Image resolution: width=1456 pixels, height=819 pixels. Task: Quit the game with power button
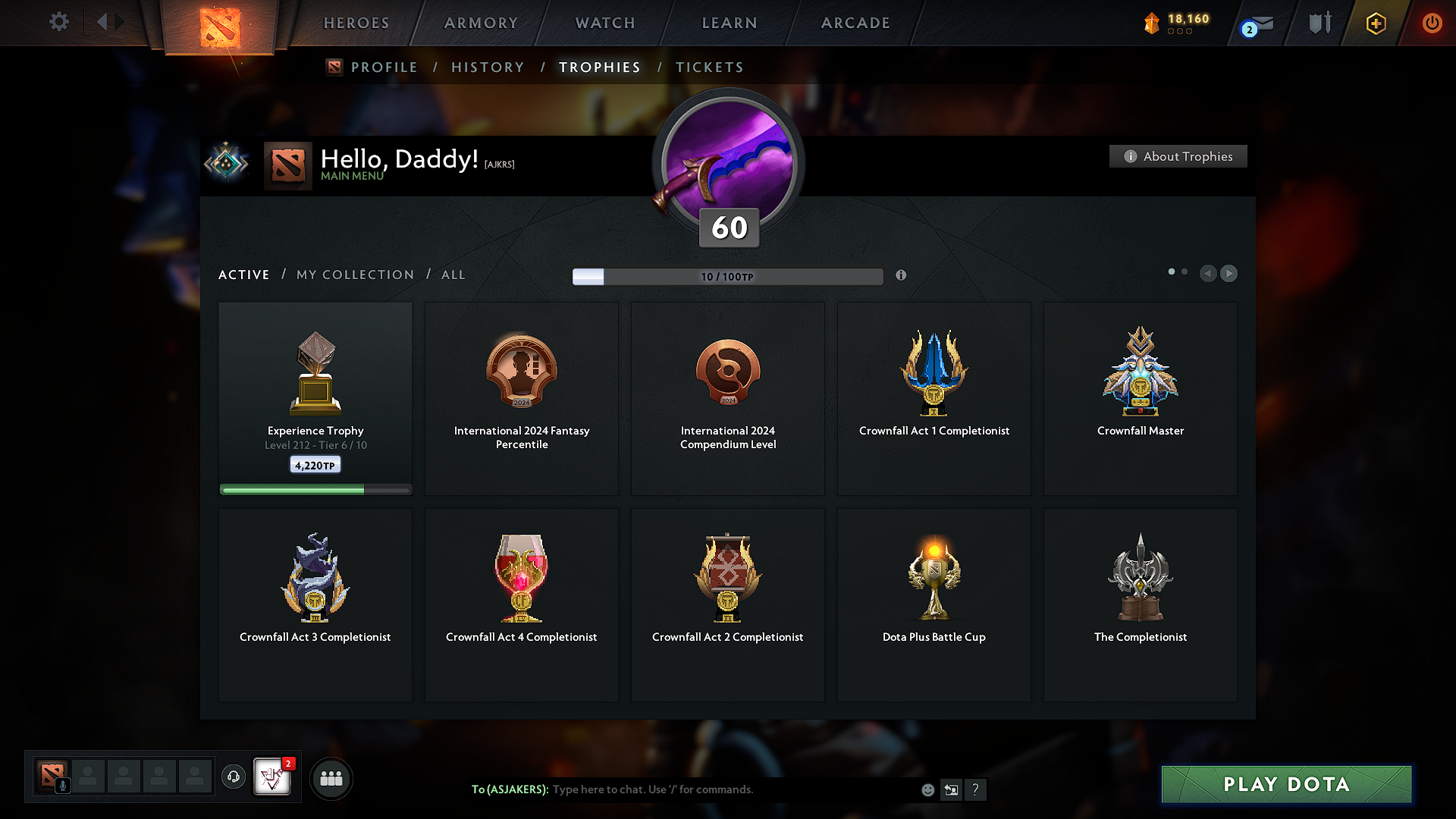(1432, 23)
